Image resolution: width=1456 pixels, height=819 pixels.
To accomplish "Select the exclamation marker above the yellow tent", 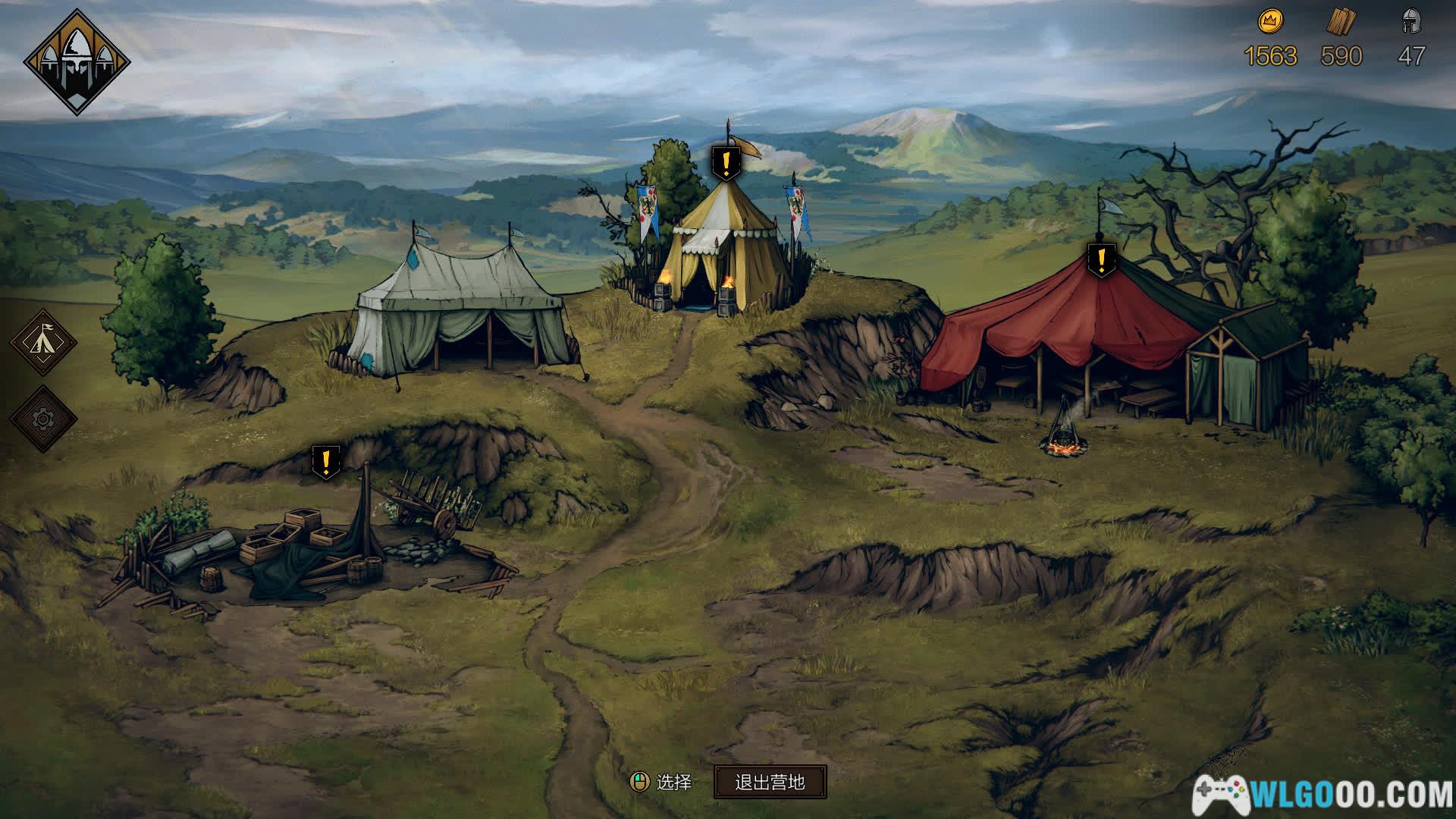I will tap(726, 162).
